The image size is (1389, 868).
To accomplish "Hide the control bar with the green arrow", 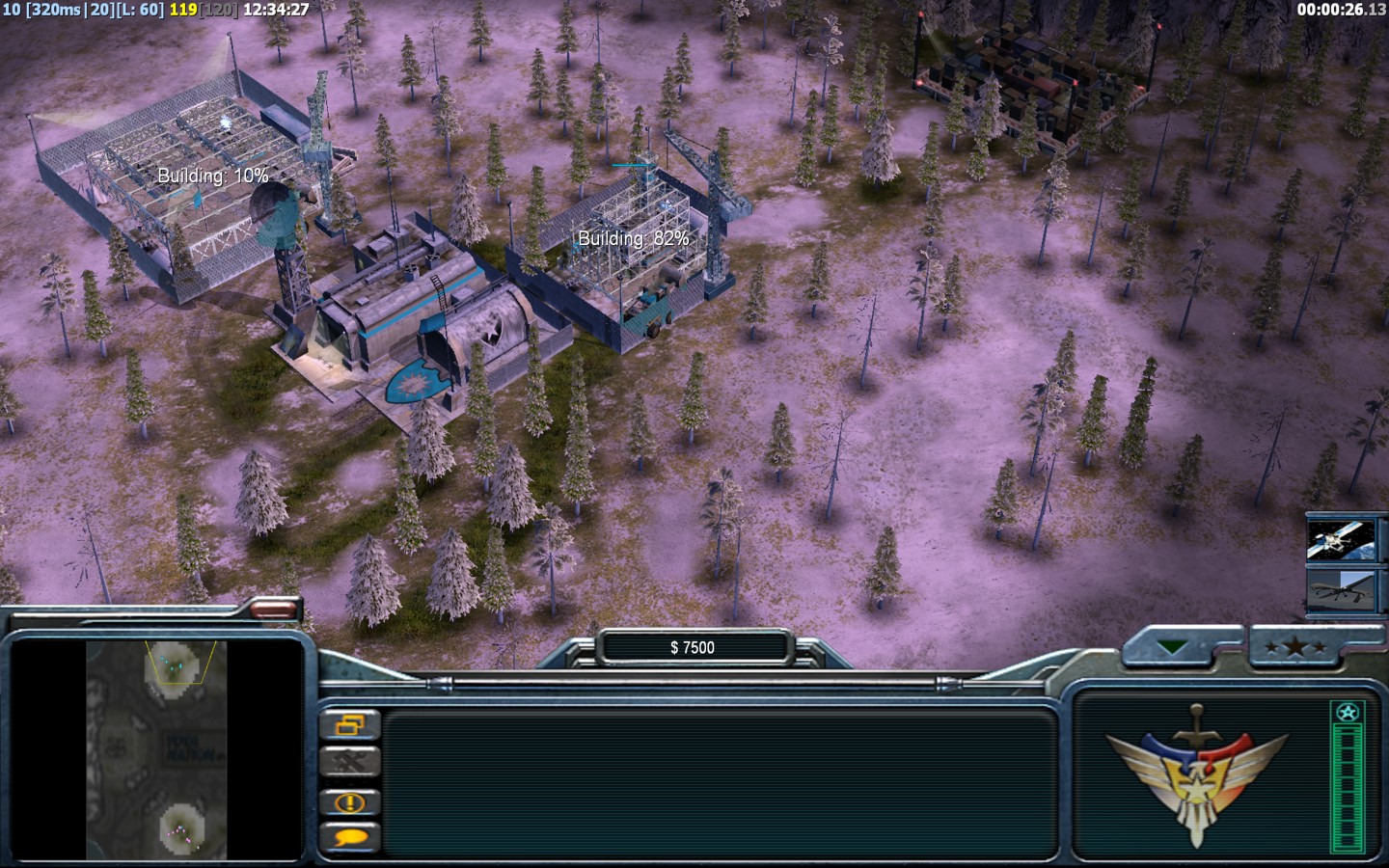I will (x=1174, y=647).
